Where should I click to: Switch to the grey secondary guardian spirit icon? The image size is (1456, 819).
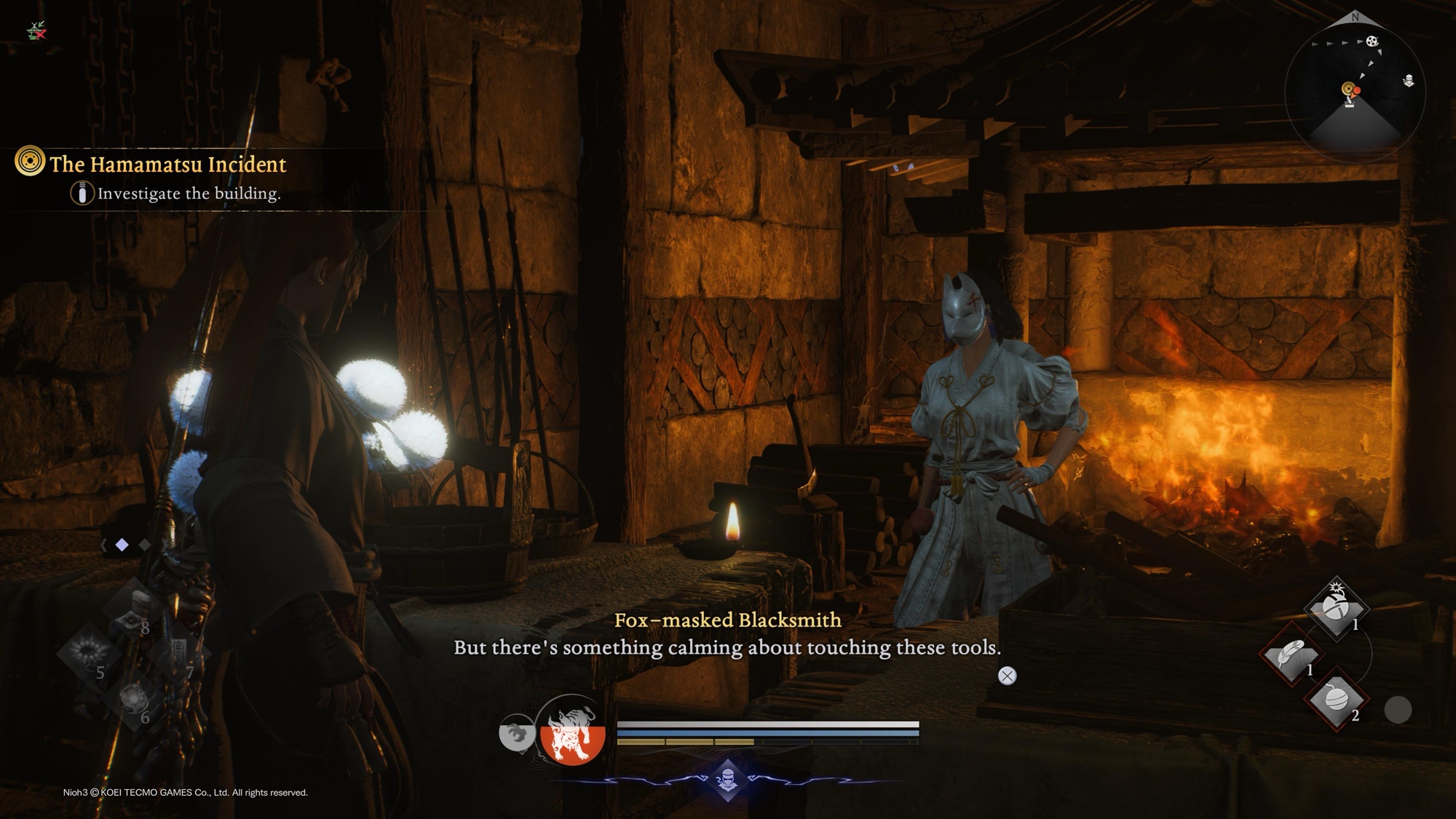click(516, 732)
